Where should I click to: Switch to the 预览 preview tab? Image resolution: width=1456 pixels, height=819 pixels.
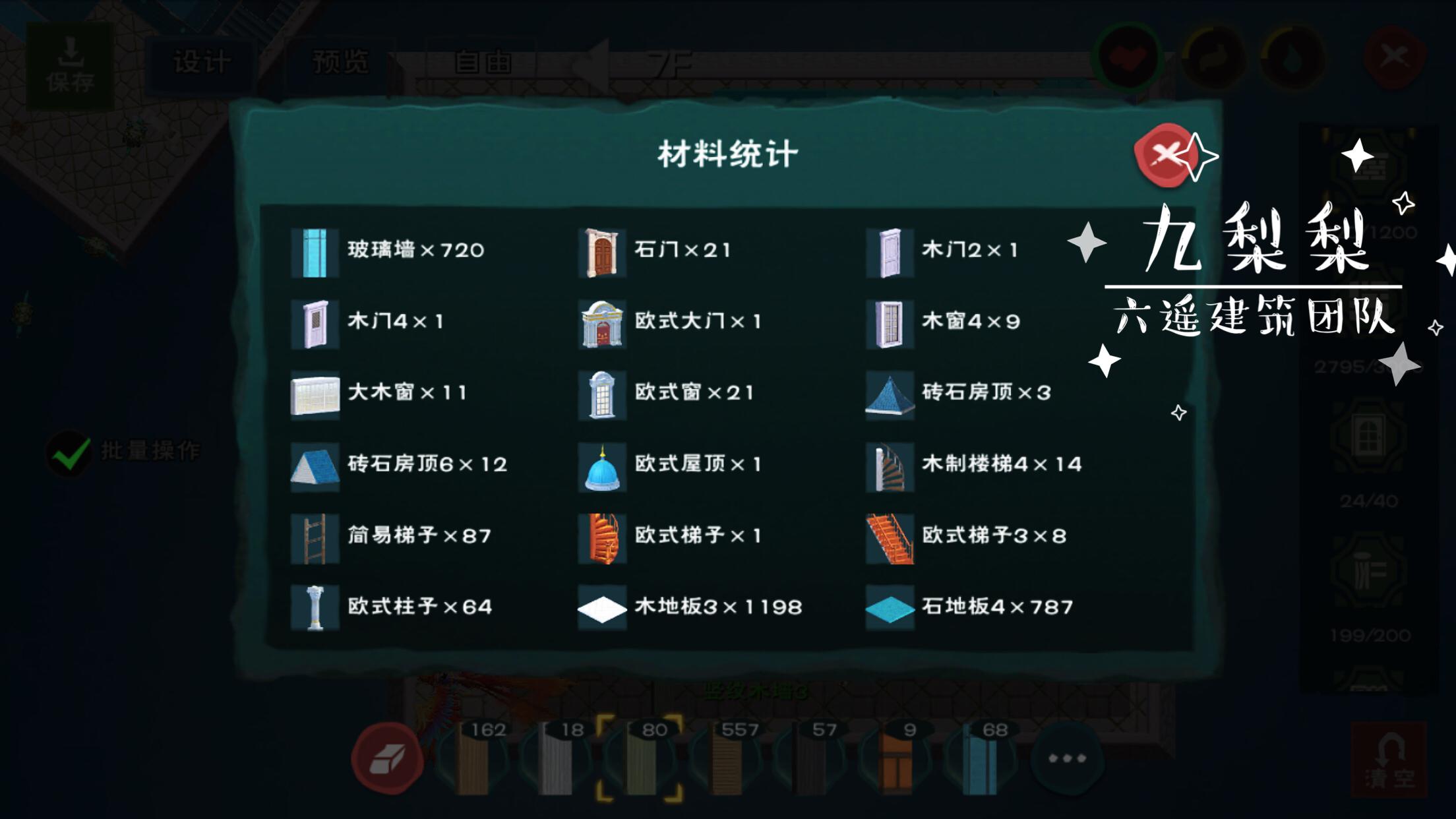click(x=340, y=63)
